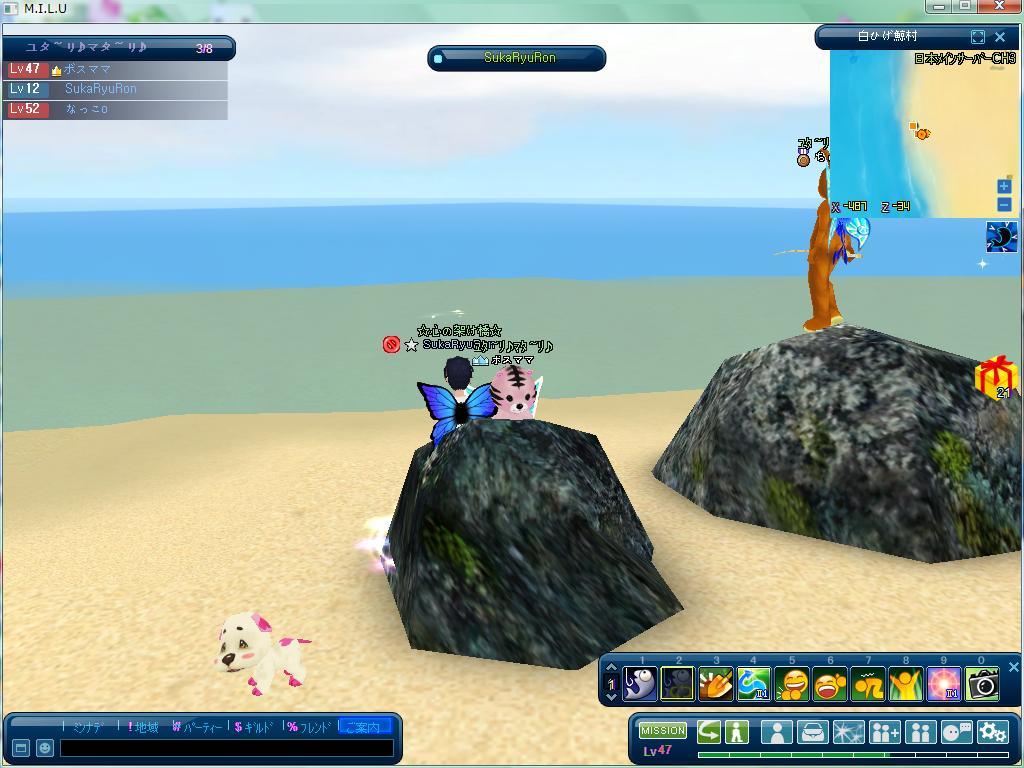
Task: Open the chat emoticon smiley button
Action: 44,747
